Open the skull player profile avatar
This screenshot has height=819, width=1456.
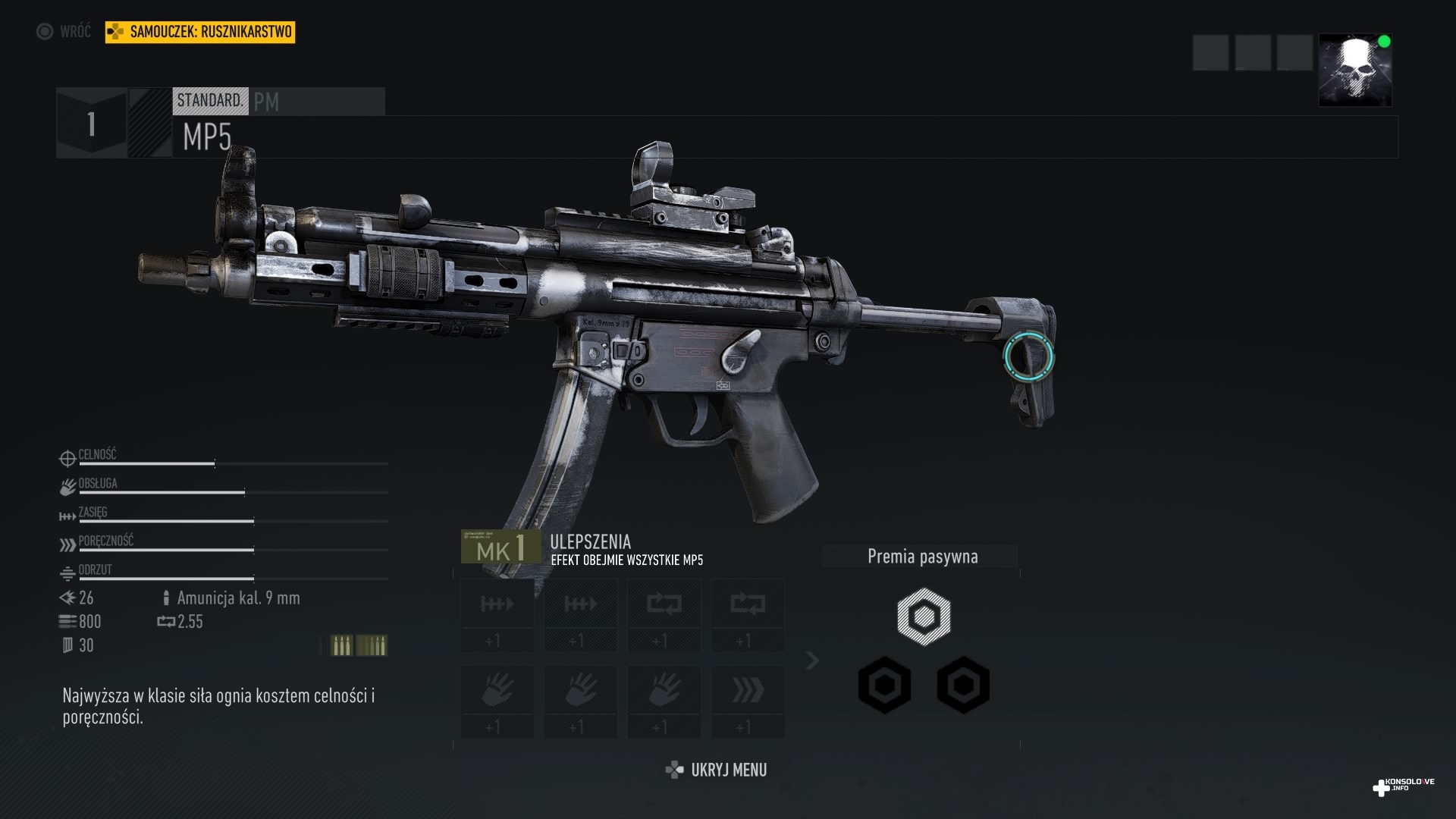pos(1354,70)
